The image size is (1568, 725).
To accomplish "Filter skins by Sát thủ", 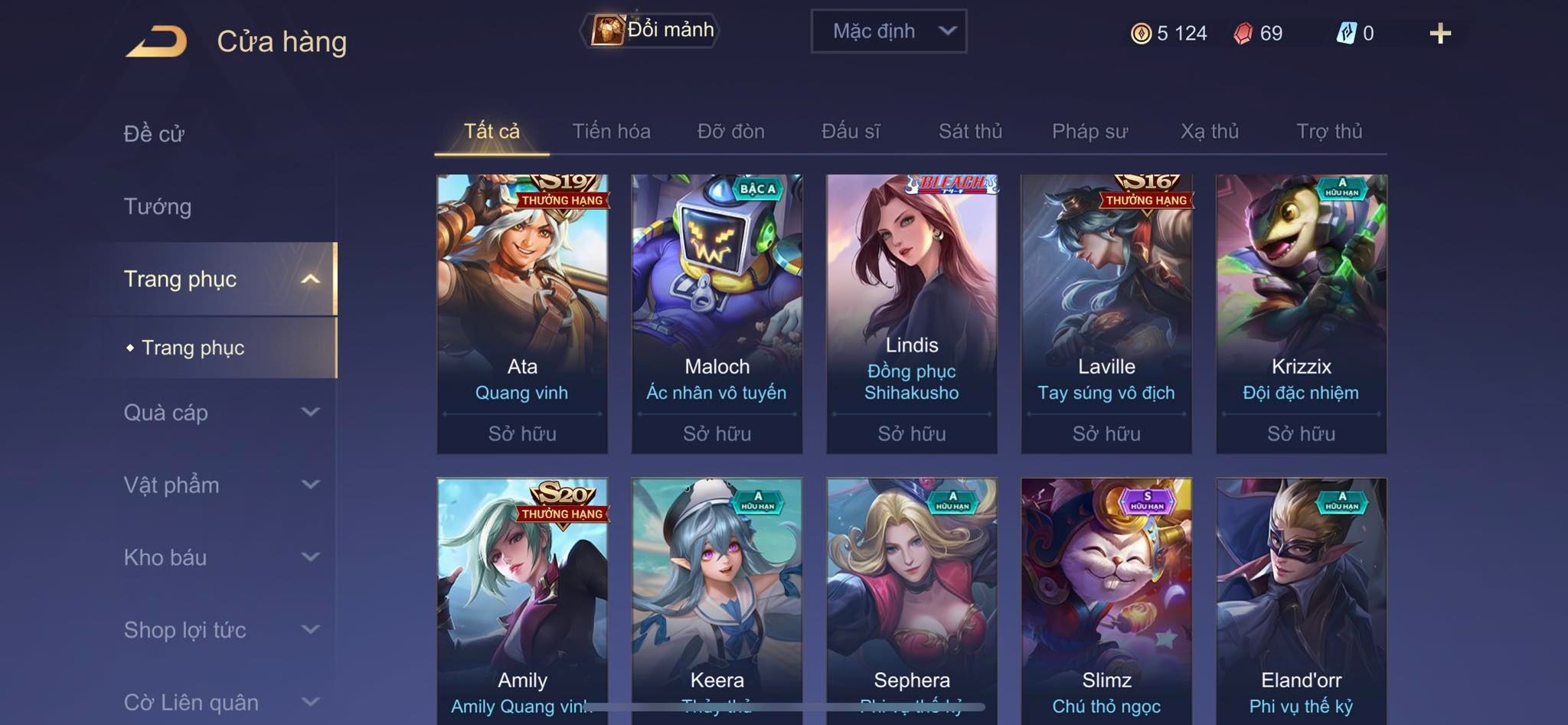I will tap(970, 132).
